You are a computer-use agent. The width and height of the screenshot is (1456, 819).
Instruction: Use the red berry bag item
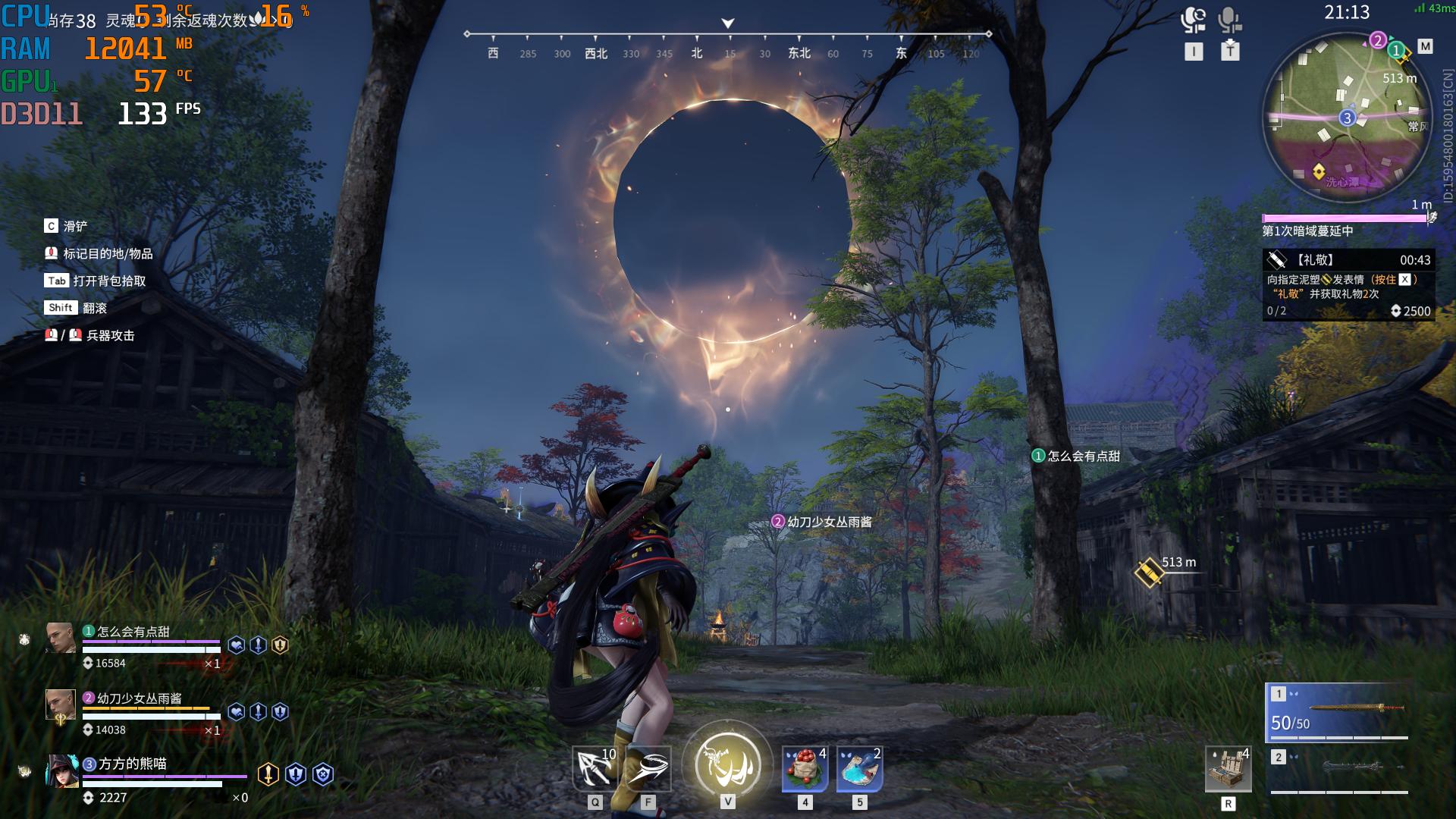click(805, 769)
